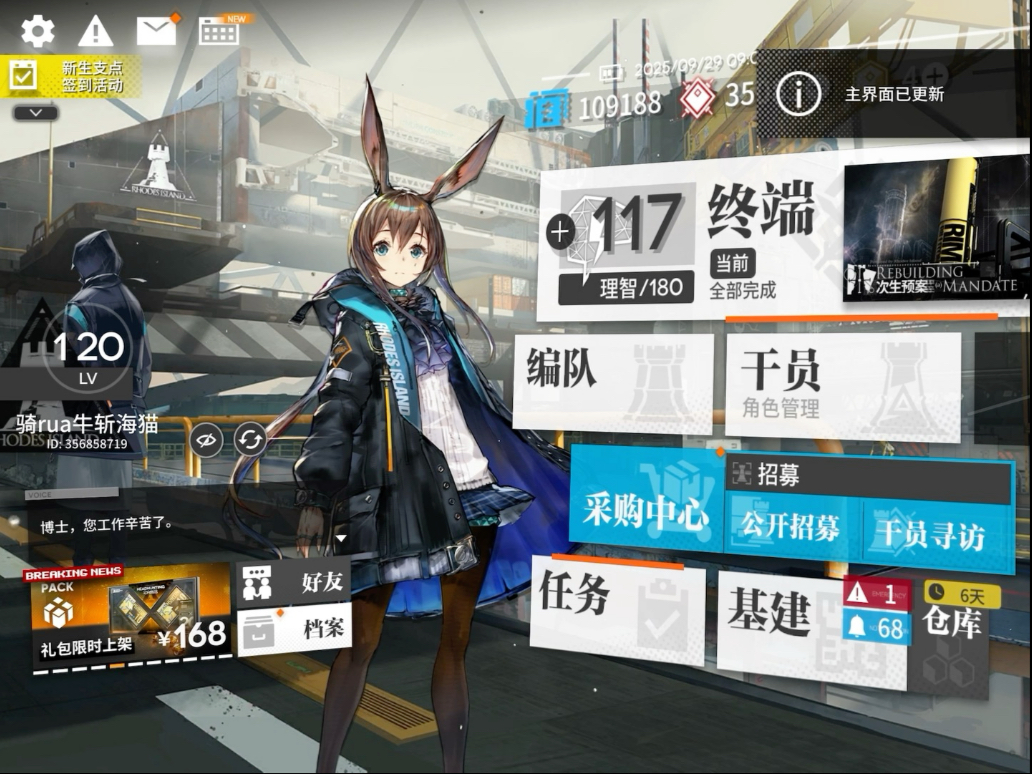Add sanity with the plus button
The width and height of the screenshot is (1032, 774).
coord(560,232)
